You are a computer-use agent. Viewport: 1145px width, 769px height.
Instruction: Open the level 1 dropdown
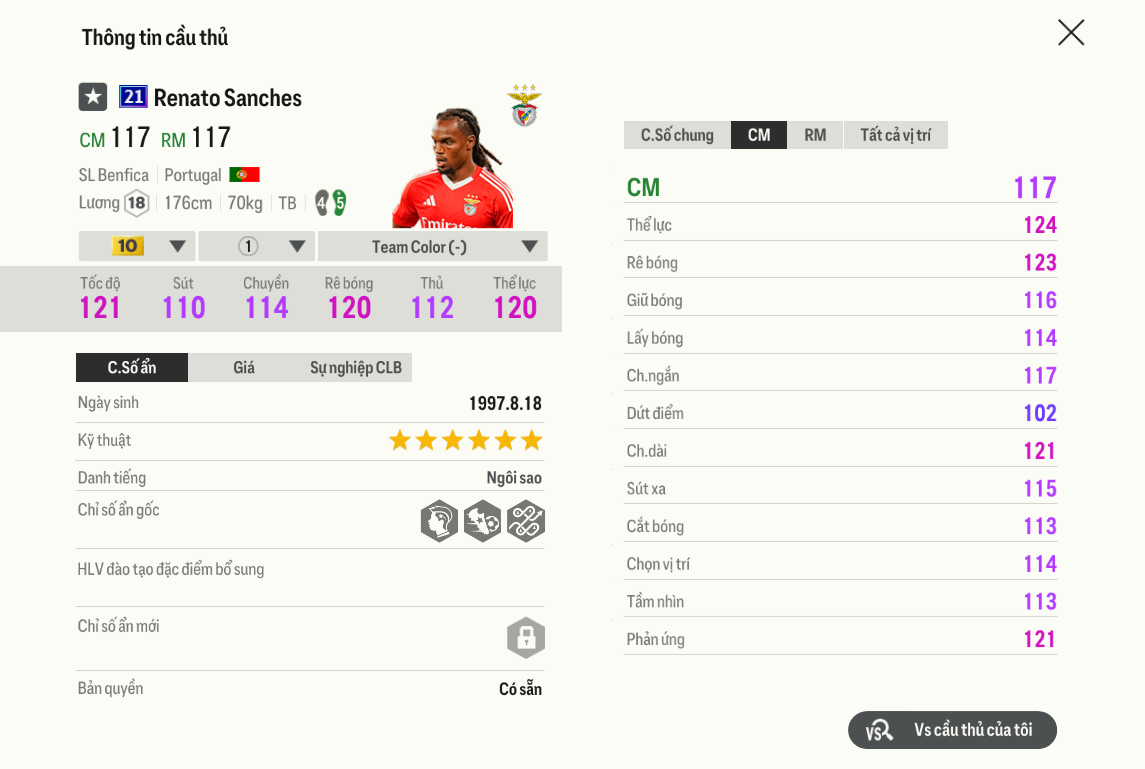pos(256,246)
